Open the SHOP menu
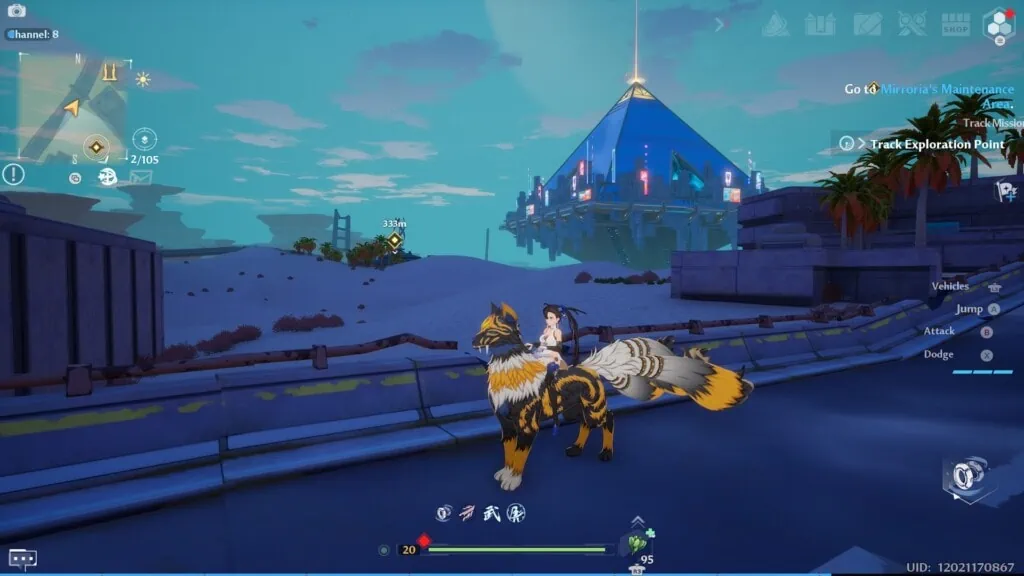This screenshot has width=1024, height=576. tap(956, 24)
